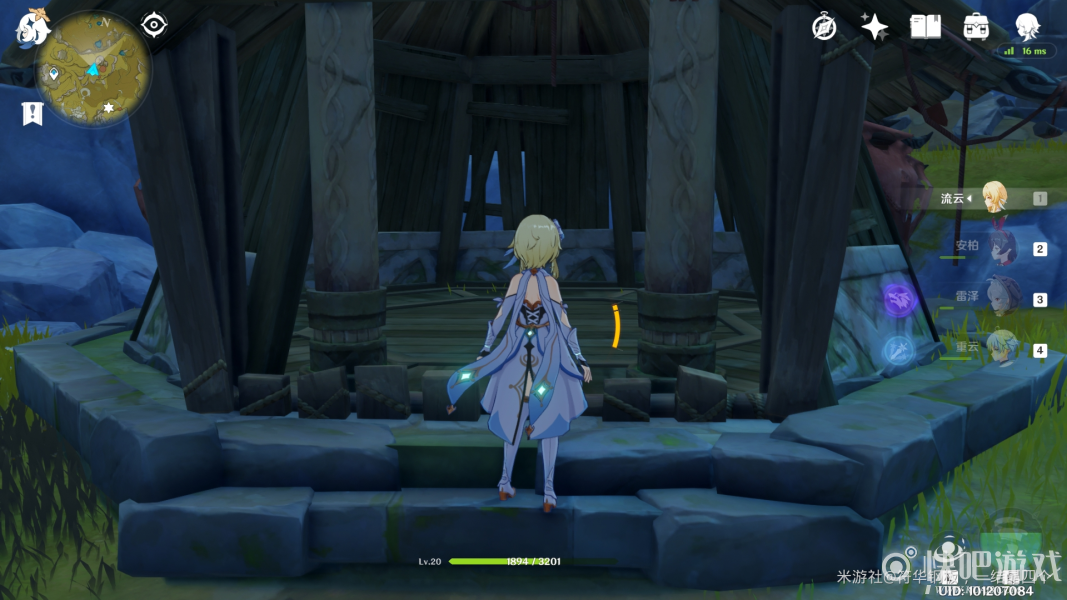The width and height of the screenshot is (1067, 600).
Task: Open the open-book handbook icon
Action: coord(925,27)
